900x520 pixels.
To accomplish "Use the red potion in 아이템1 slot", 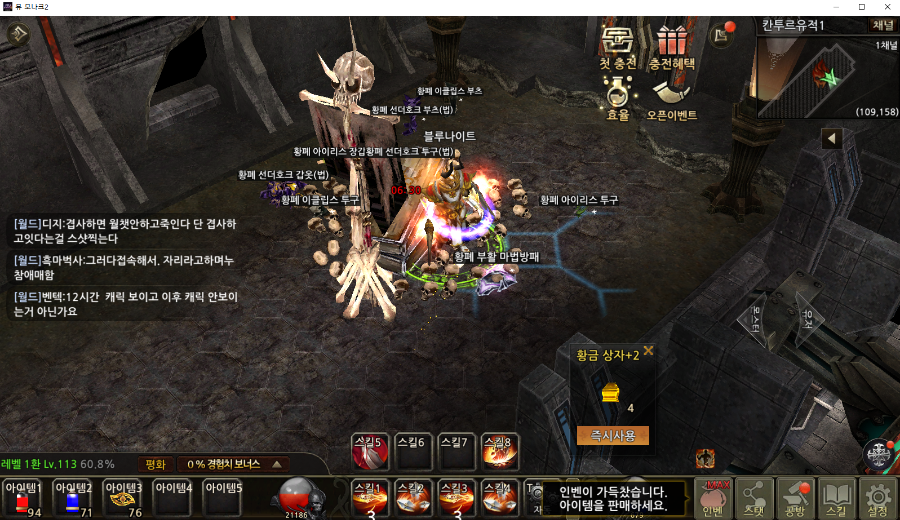I will pyautogui.click(x=23, y=498).
